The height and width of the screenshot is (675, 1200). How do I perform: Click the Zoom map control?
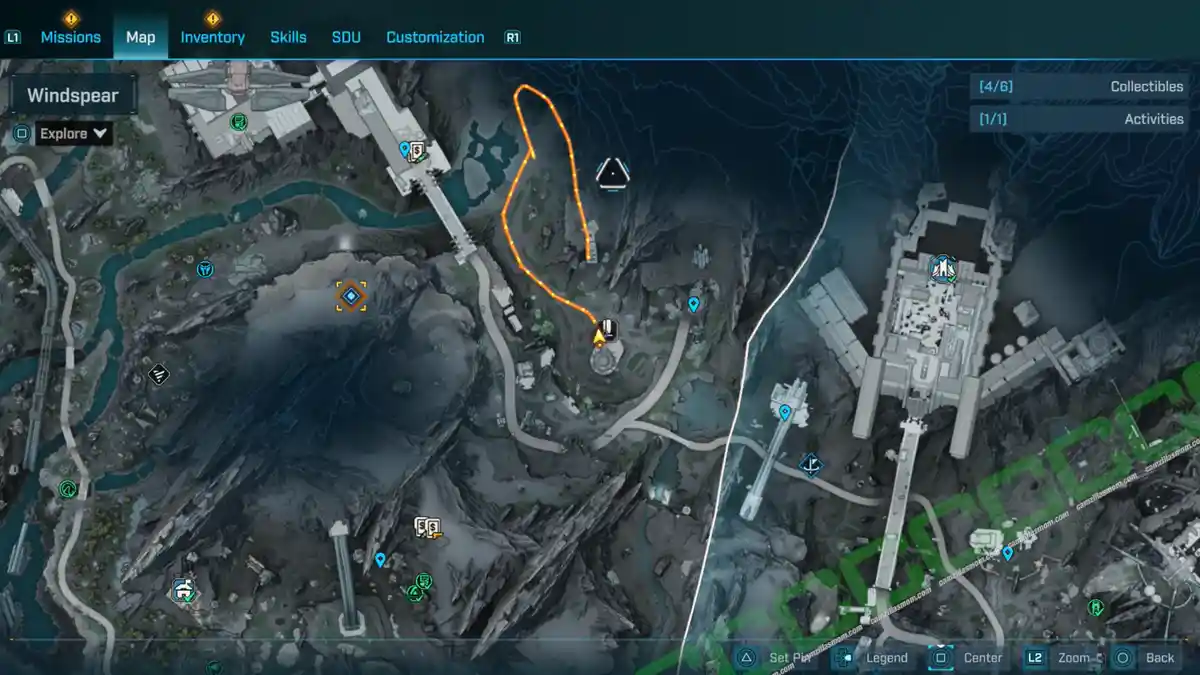click(x=1060, y=658)
